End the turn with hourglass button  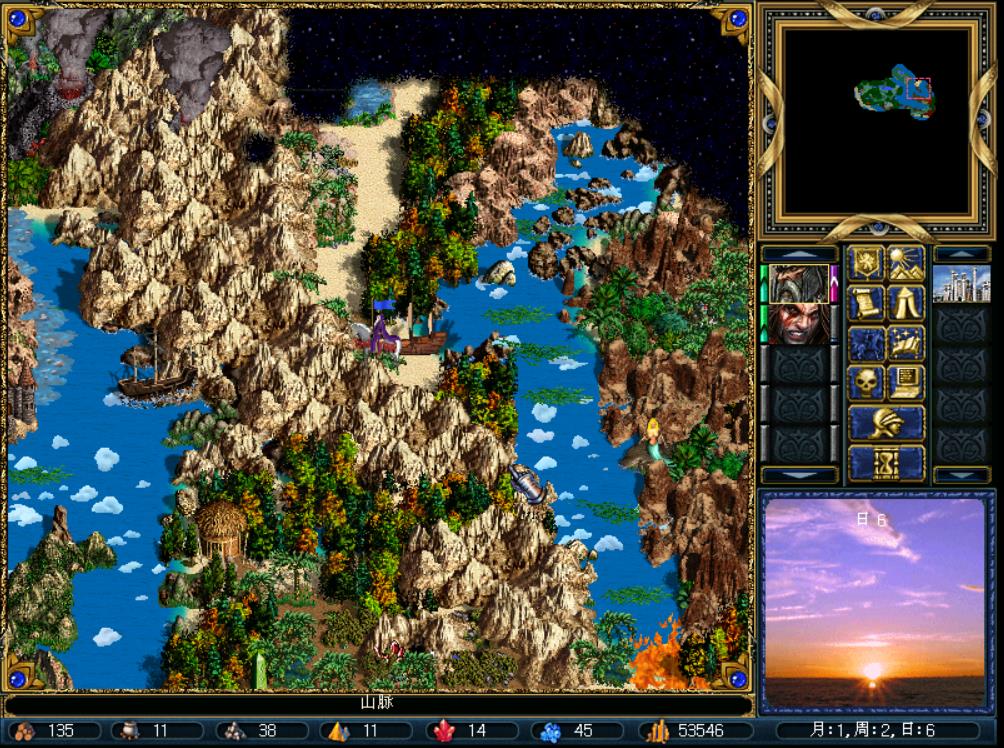(886, 463)
